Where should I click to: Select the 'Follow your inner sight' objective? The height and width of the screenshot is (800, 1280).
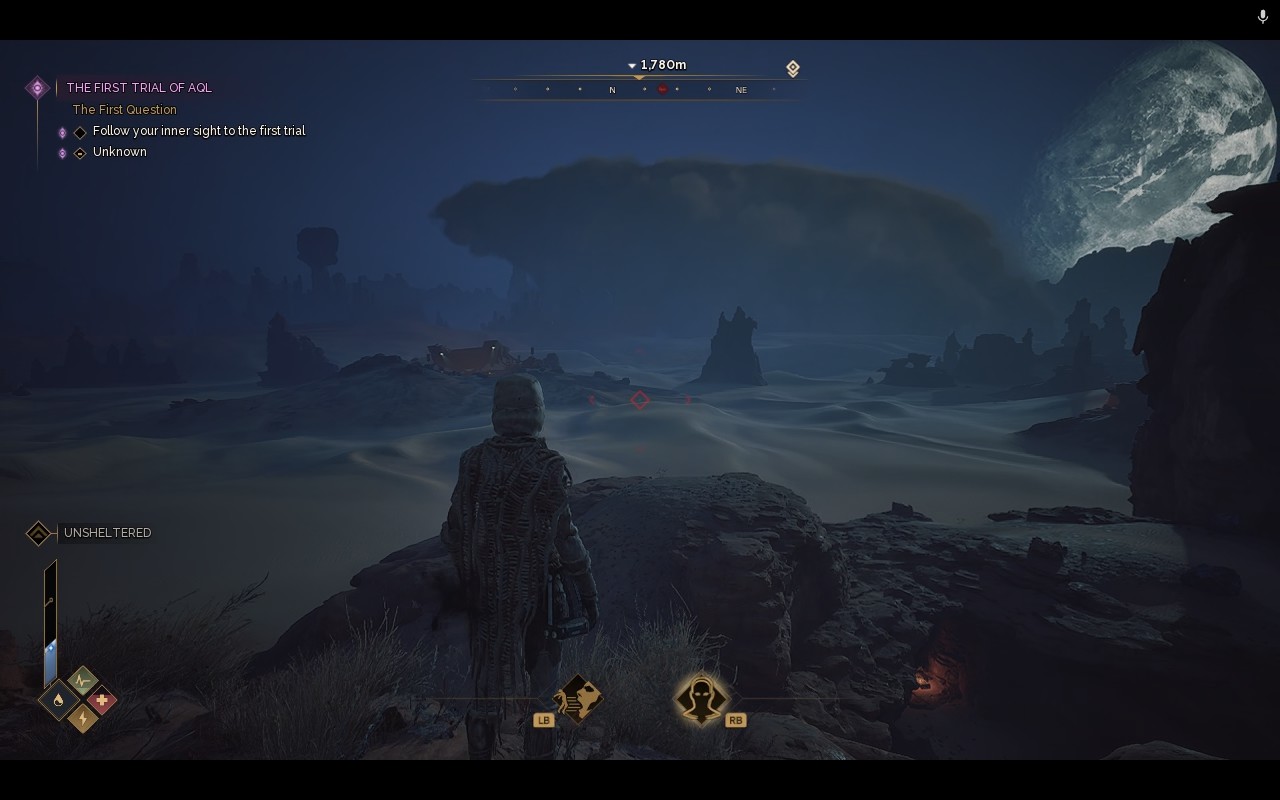click(x=198, y=131)
